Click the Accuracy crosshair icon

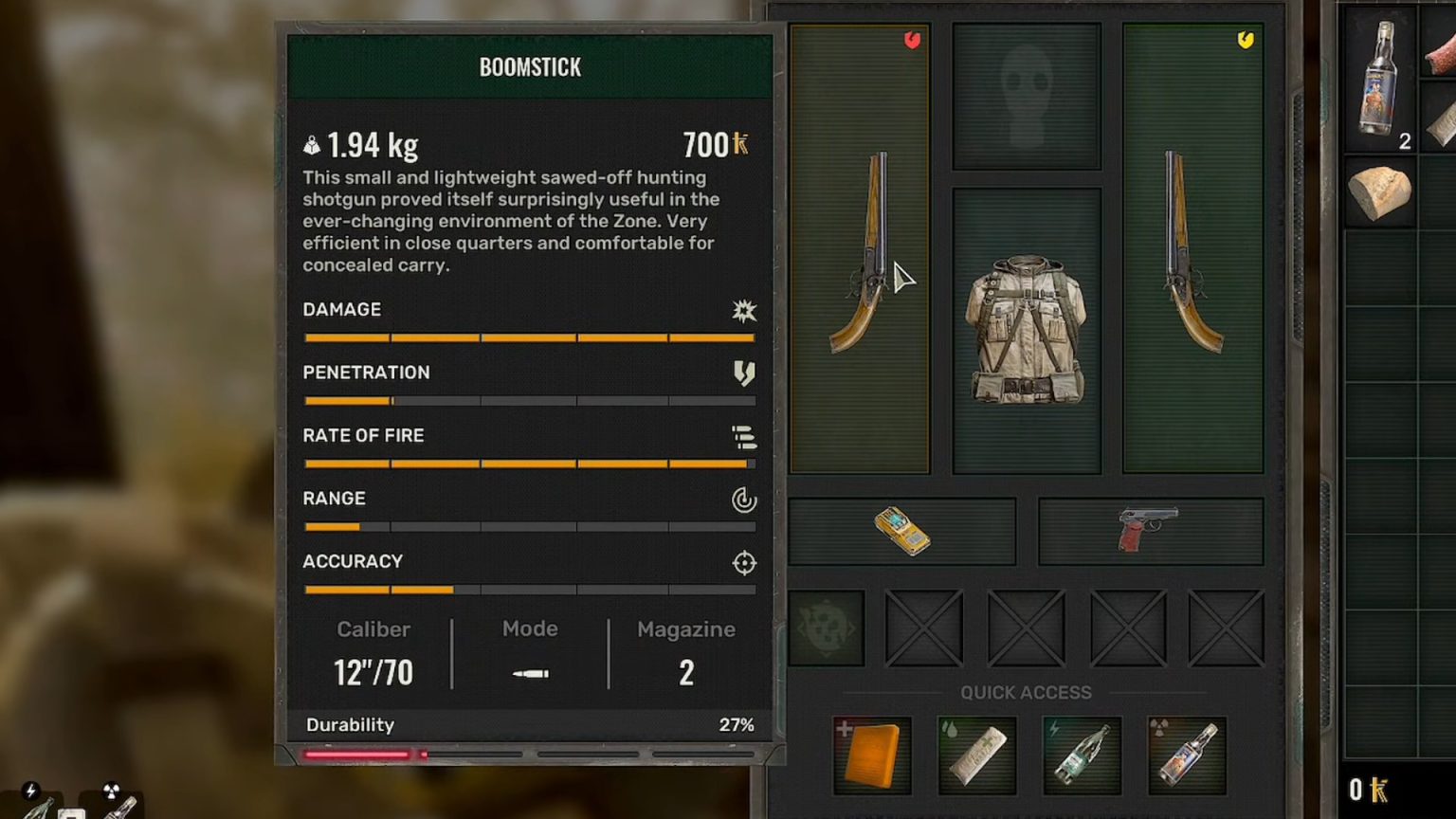[744, 562]
